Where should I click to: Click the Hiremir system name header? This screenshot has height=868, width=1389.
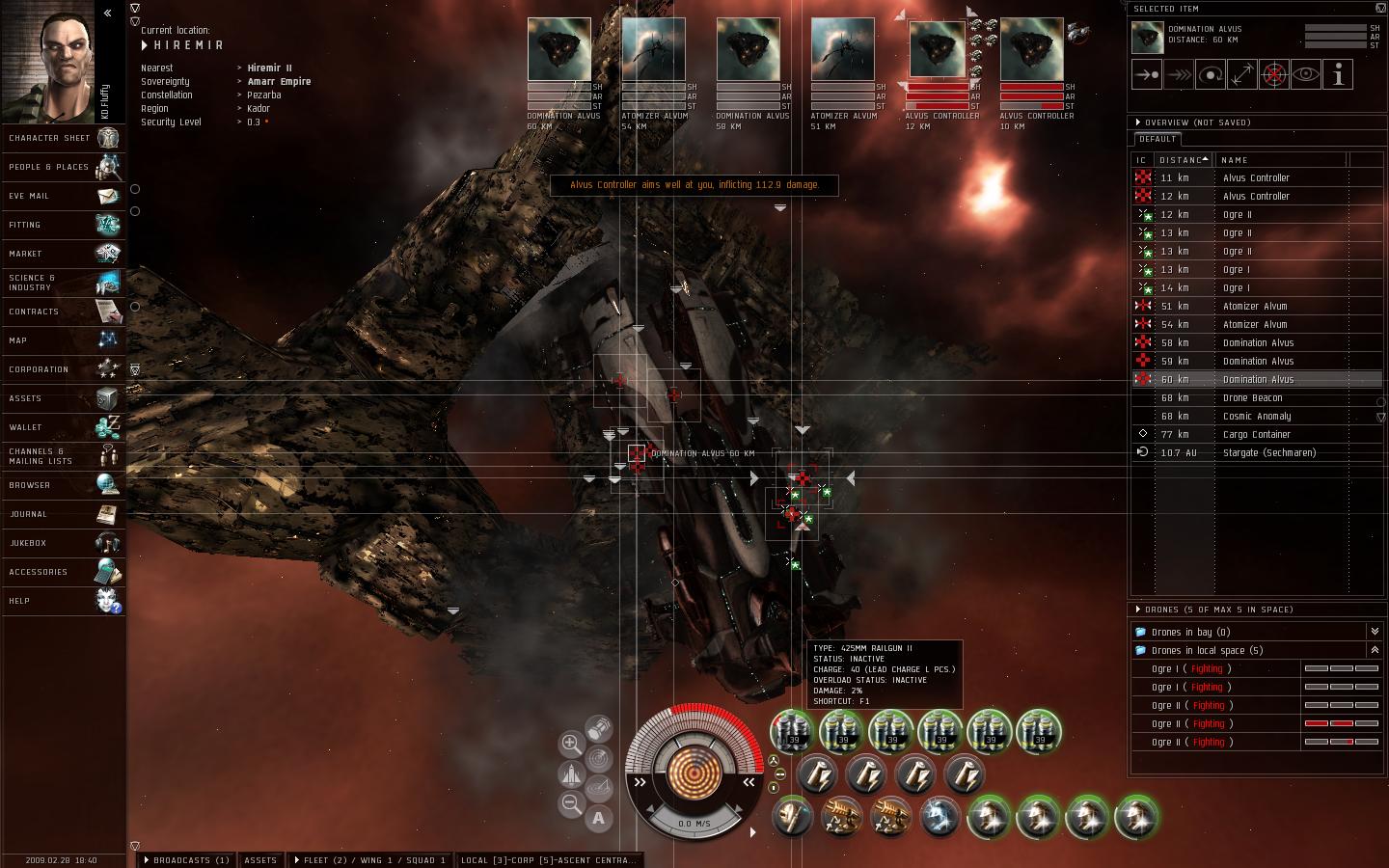pos(188,45)
